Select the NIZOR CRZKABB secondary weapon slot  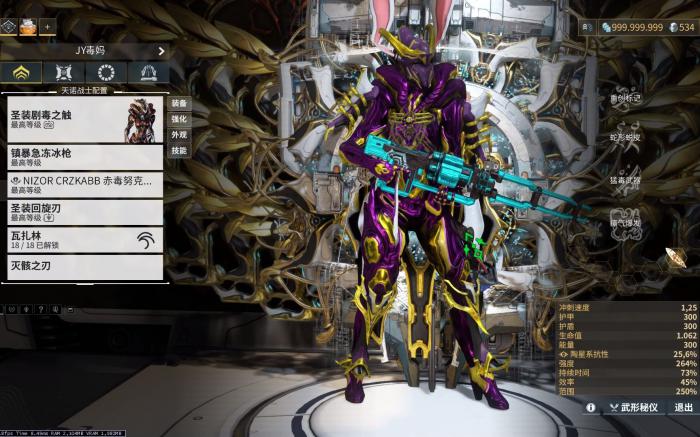[x=84, y=184]
